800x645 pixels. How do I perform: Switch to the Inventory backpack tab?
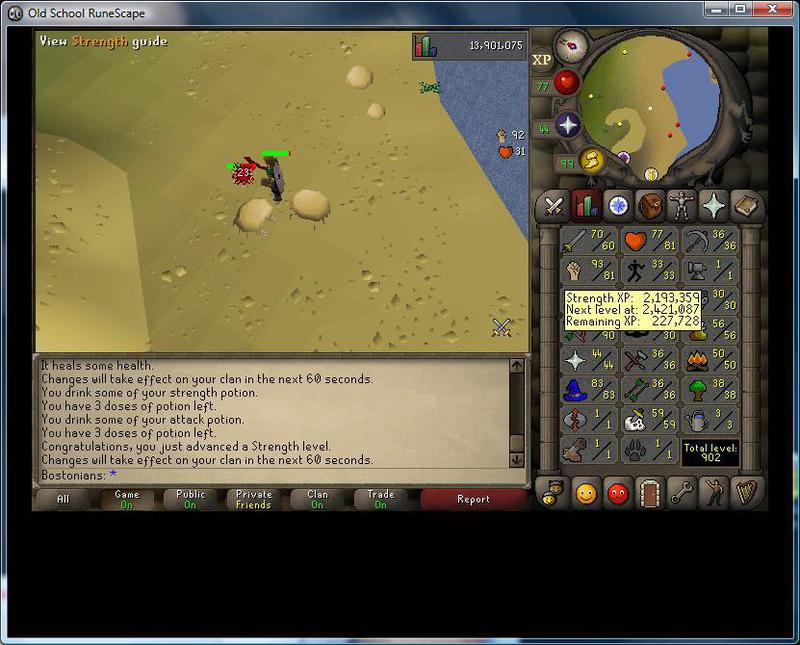pyautogui.click(x=651, y=207)
